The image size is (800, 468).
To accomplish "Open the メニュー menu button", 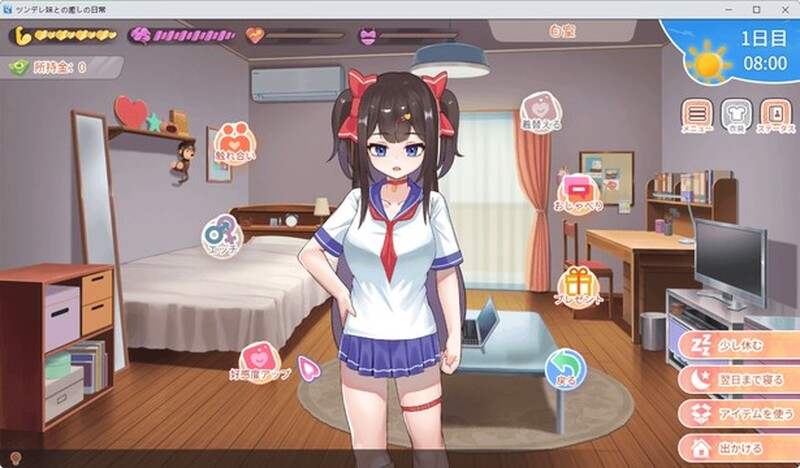I will (x=697, y=115).
